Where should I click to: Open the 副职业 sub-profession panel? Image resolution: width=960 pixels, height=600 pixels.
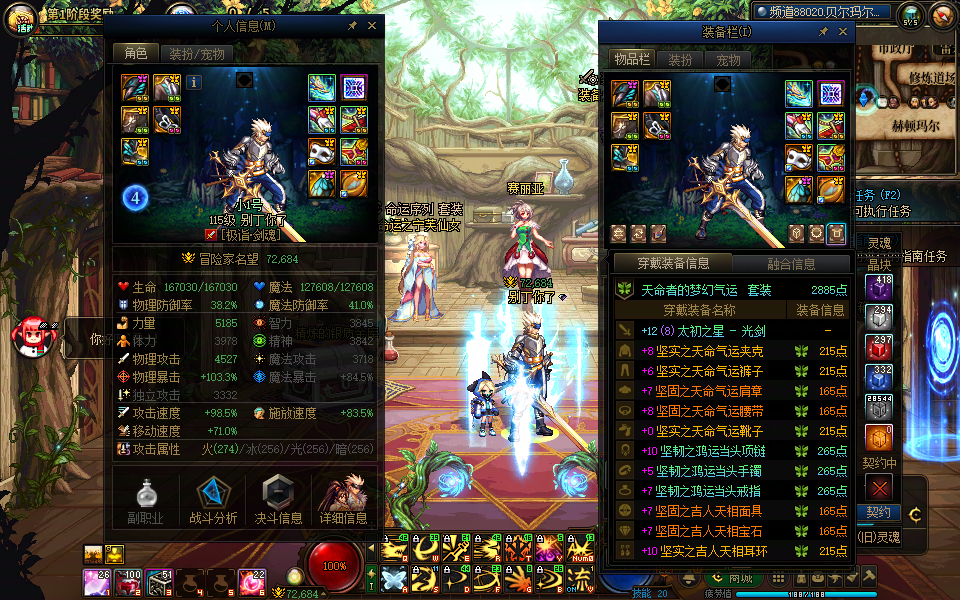[145, 501]
